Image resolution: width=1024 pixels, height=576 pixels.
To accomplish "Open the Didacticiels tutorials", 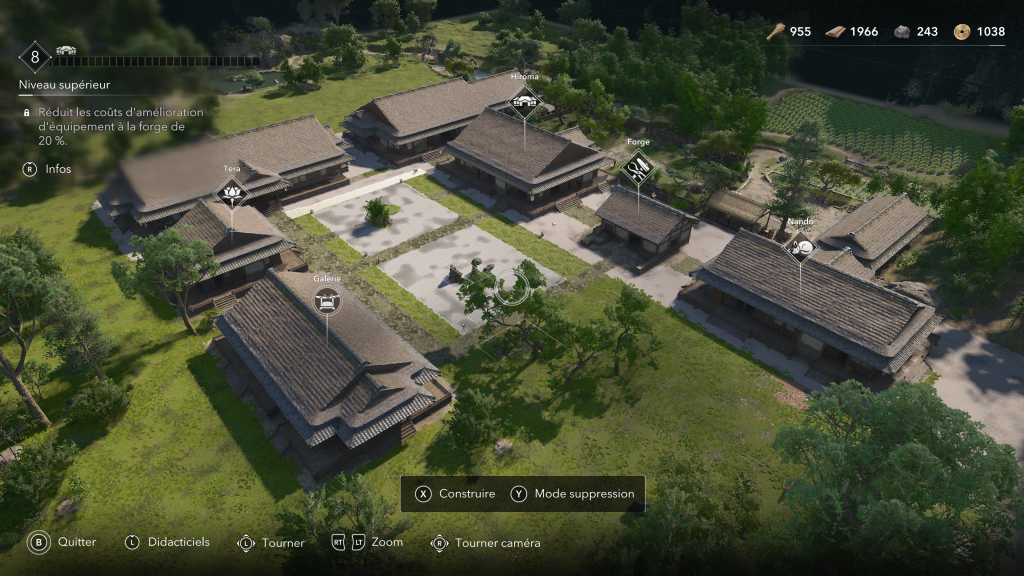I will pyautogui.click(x=167, y=542).
